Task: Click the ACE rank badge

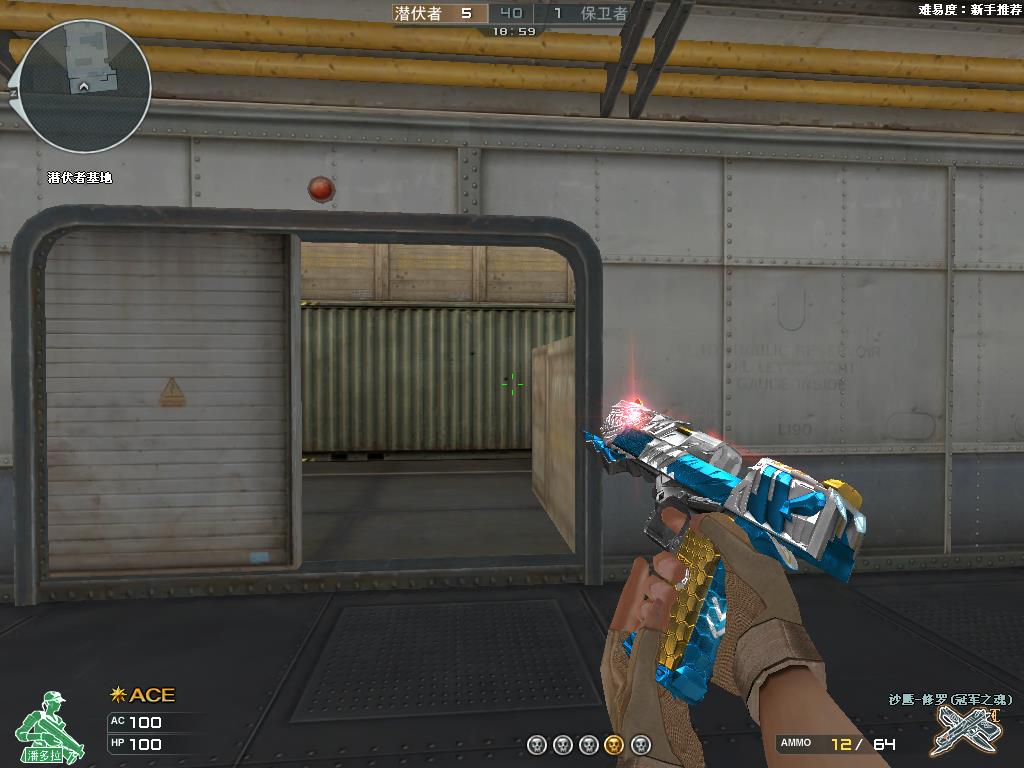Action: point(143,695)
